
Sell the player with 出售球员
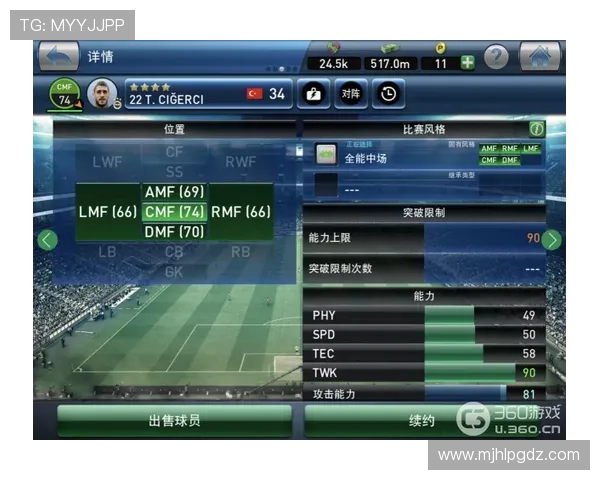174,421
